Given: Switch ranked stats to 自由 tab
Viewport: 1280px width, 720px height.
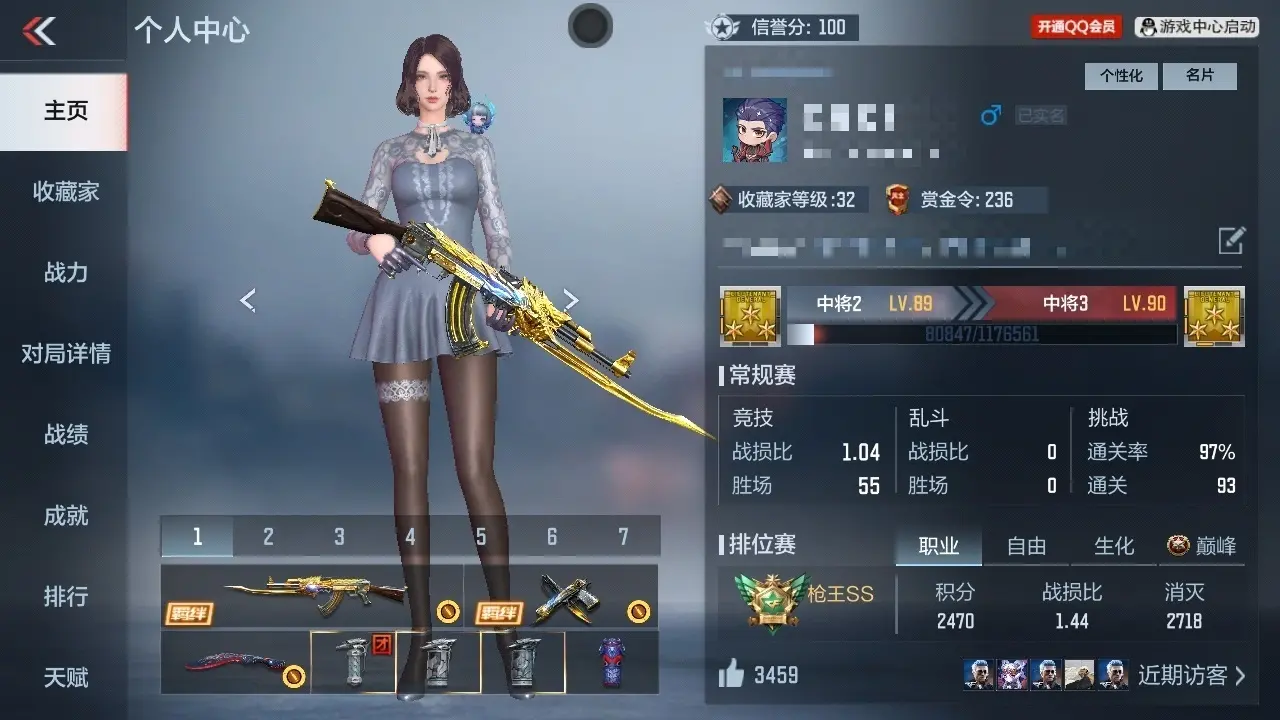Looking at the screenshot, I should pos(1026,546).
